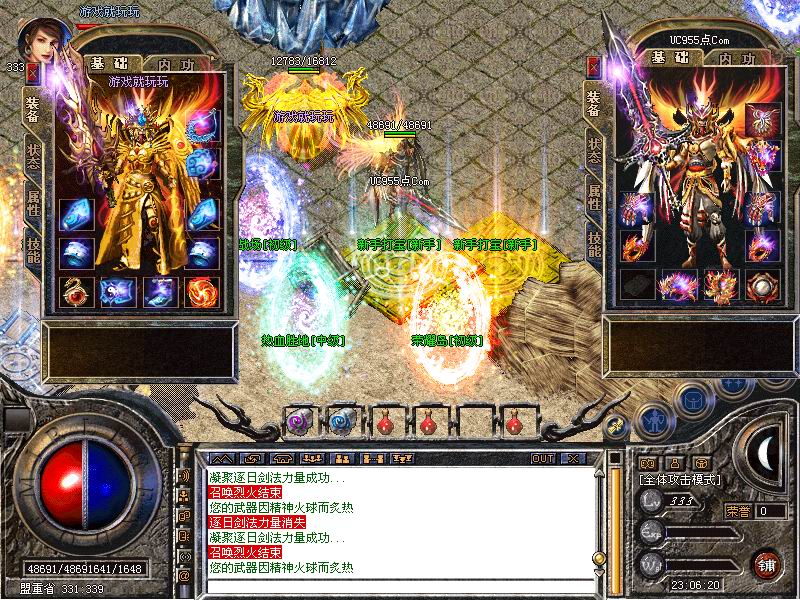Image resolution: width=800 pixels, height=600 pixels.
Task: Use the blue scroll in the hotbar
Action: (341, 422)
